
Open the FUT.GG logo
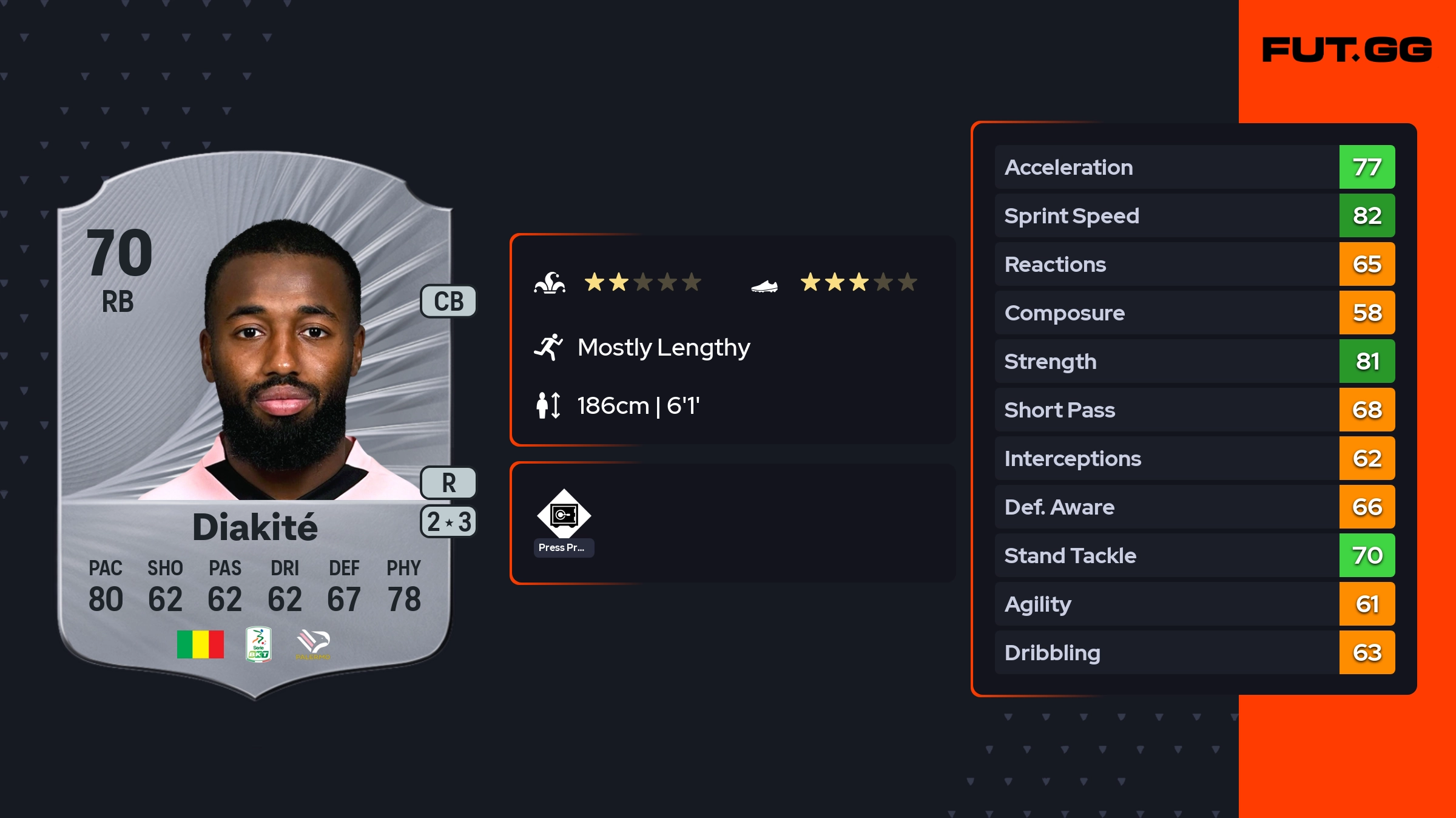click(1347, 50)
